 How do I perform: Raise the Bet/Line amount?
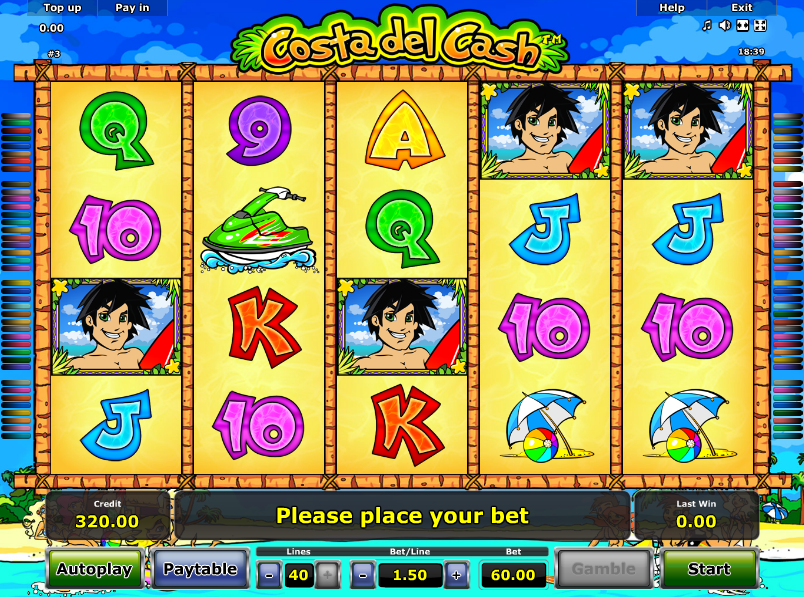tap(456, 574)
